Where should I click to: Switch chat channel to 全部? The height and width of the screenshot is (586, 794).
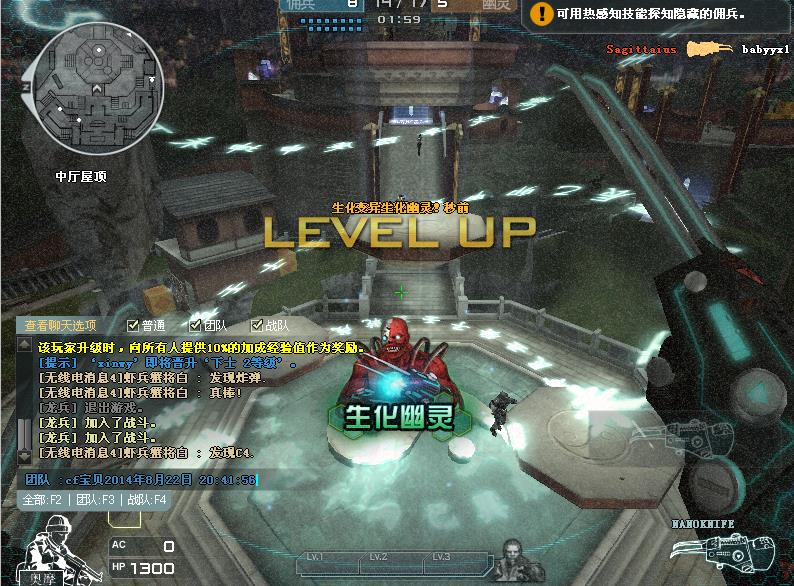coord(42,499)
